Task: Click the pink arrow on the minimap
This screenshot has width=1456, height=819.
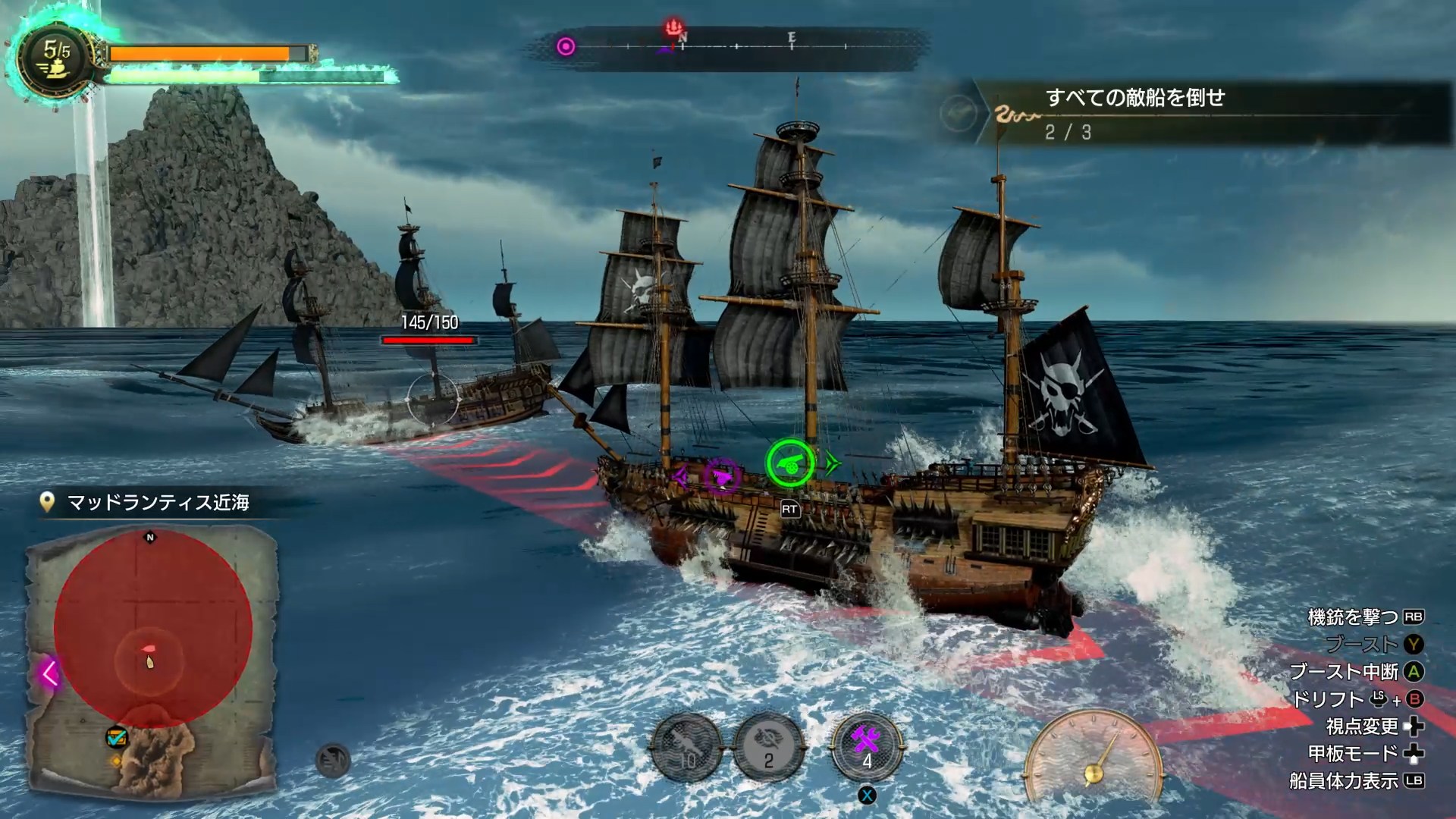Action: [51, 673]
